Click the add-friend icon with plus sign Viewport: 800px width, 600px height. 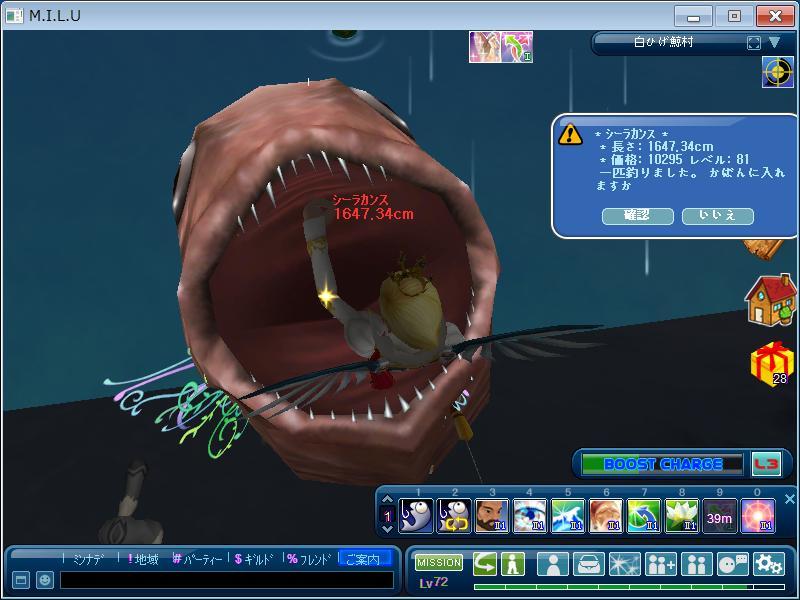pyautogui.click(x=661, y=564)
